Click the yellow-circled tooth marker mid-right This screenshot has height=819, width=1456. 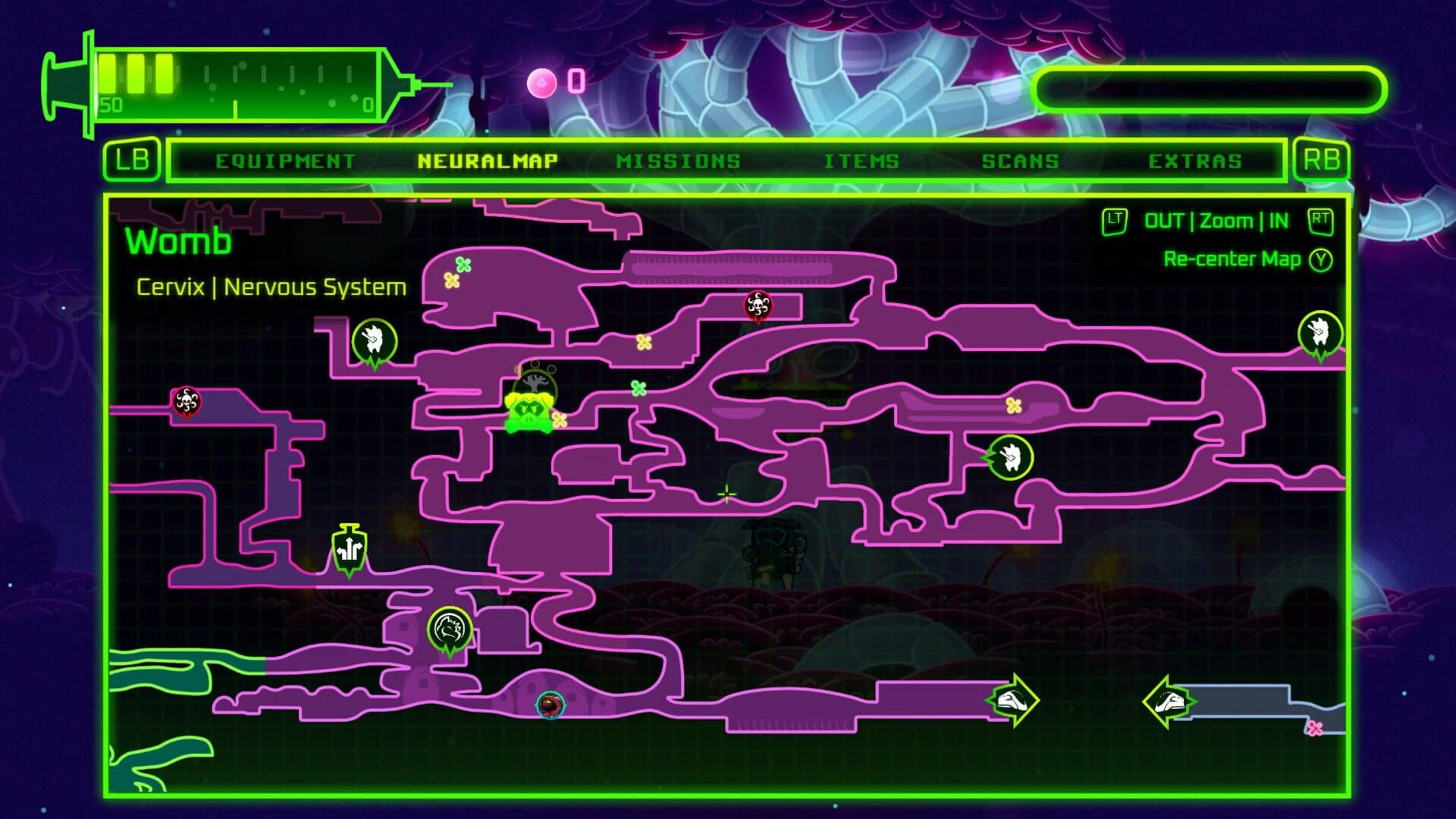pyautogui.click(x=1012, y=457)
